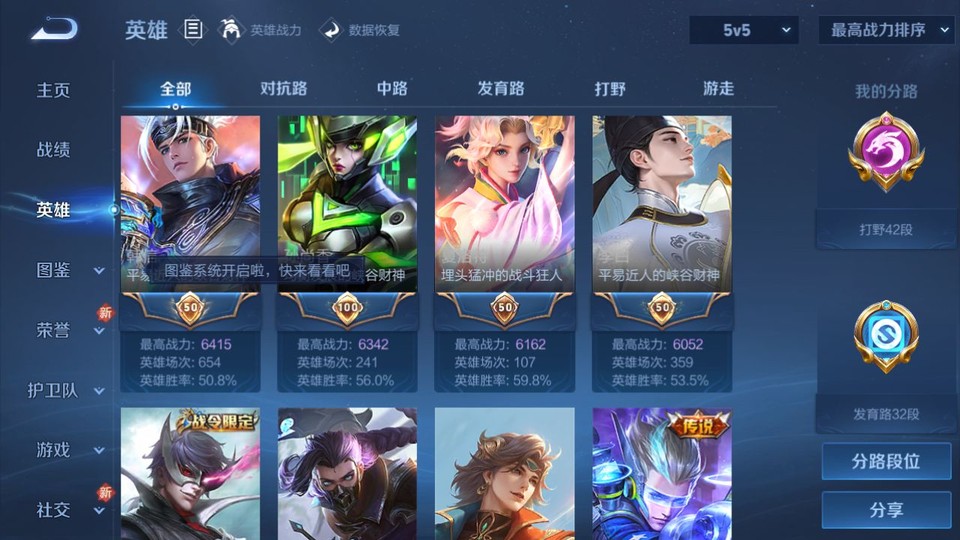The width and height of the screenshot is (960, 540).
Task: Show the 打野 jungle heroes tab
Action: point(610,89)
